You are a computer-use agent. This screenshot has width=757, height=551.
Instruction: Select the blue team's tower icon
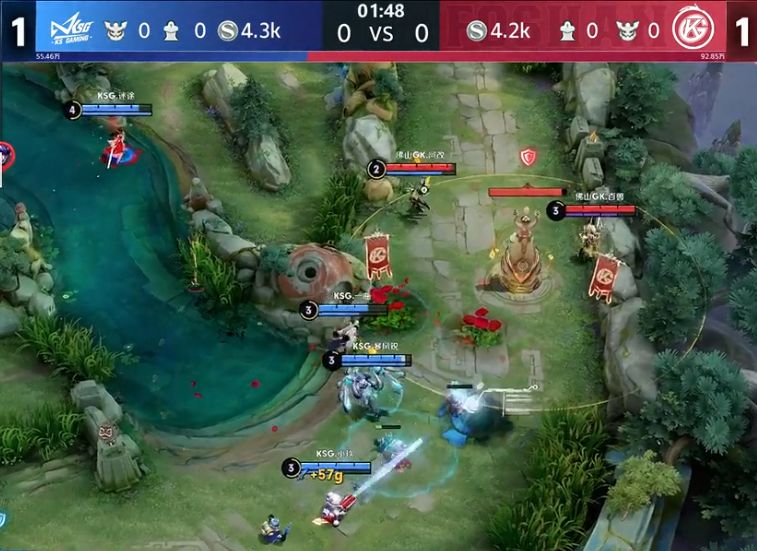171,31
